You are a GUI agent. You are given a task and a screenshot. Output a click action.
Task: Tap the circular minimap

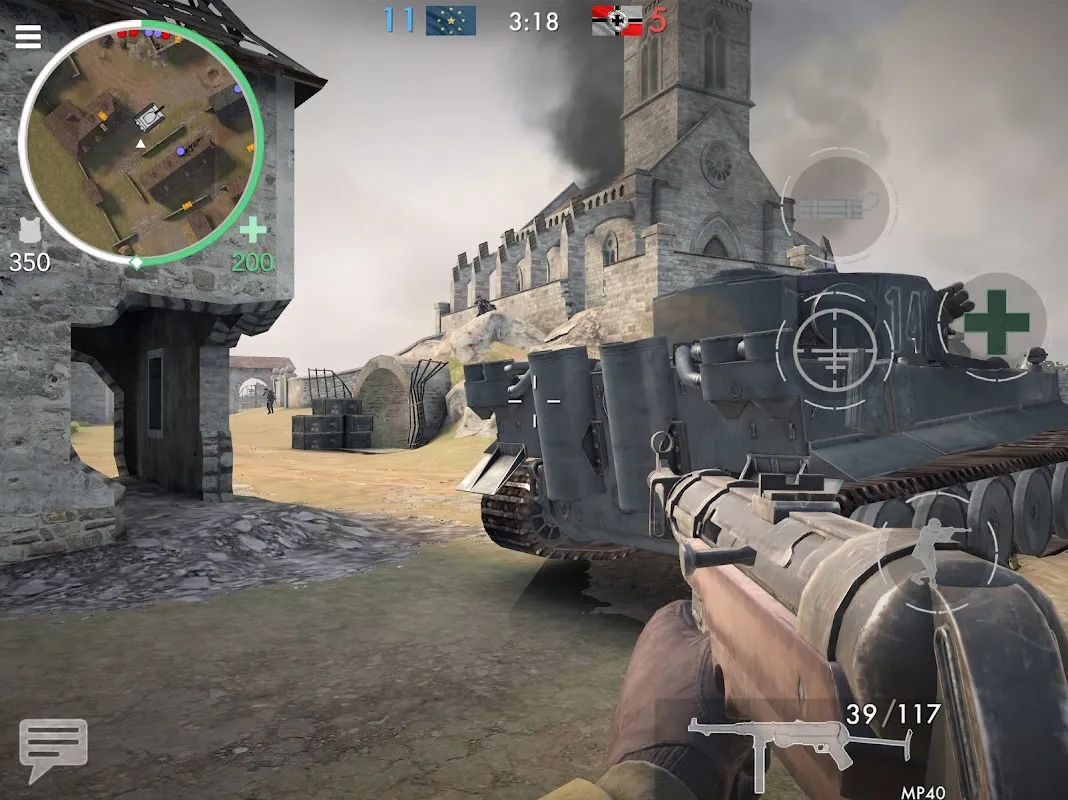point(141,141)
